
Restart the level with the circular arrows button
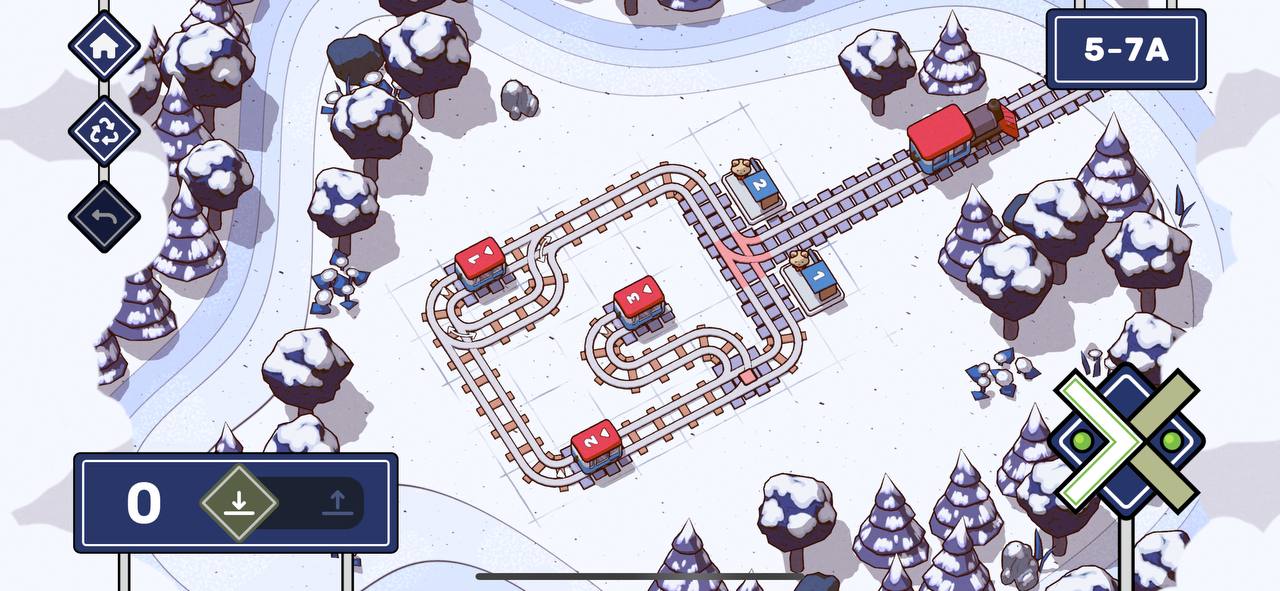click(104, 131)
